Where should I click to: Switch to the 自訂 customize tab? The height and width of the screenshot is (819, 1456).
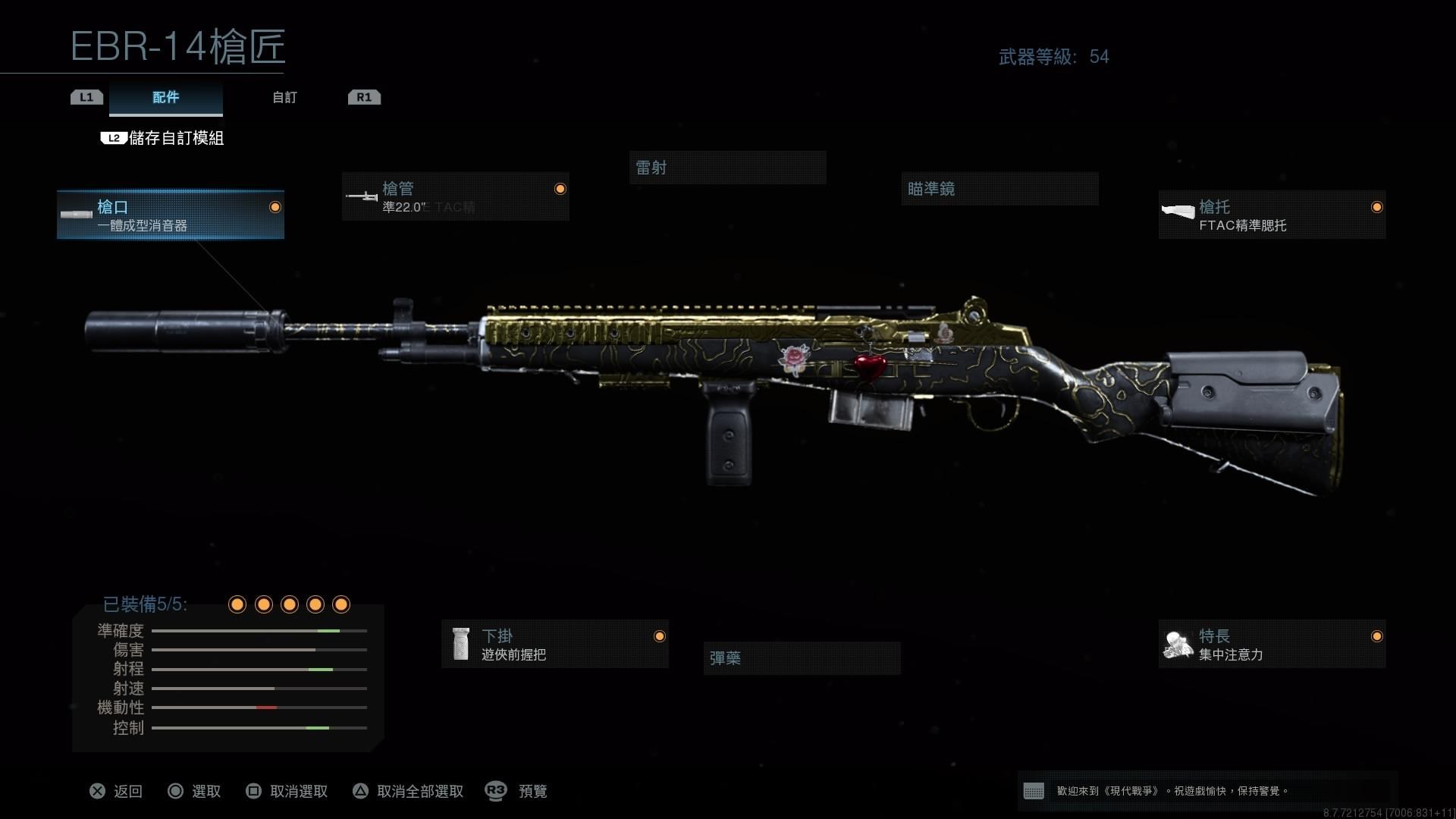[284, 98]
